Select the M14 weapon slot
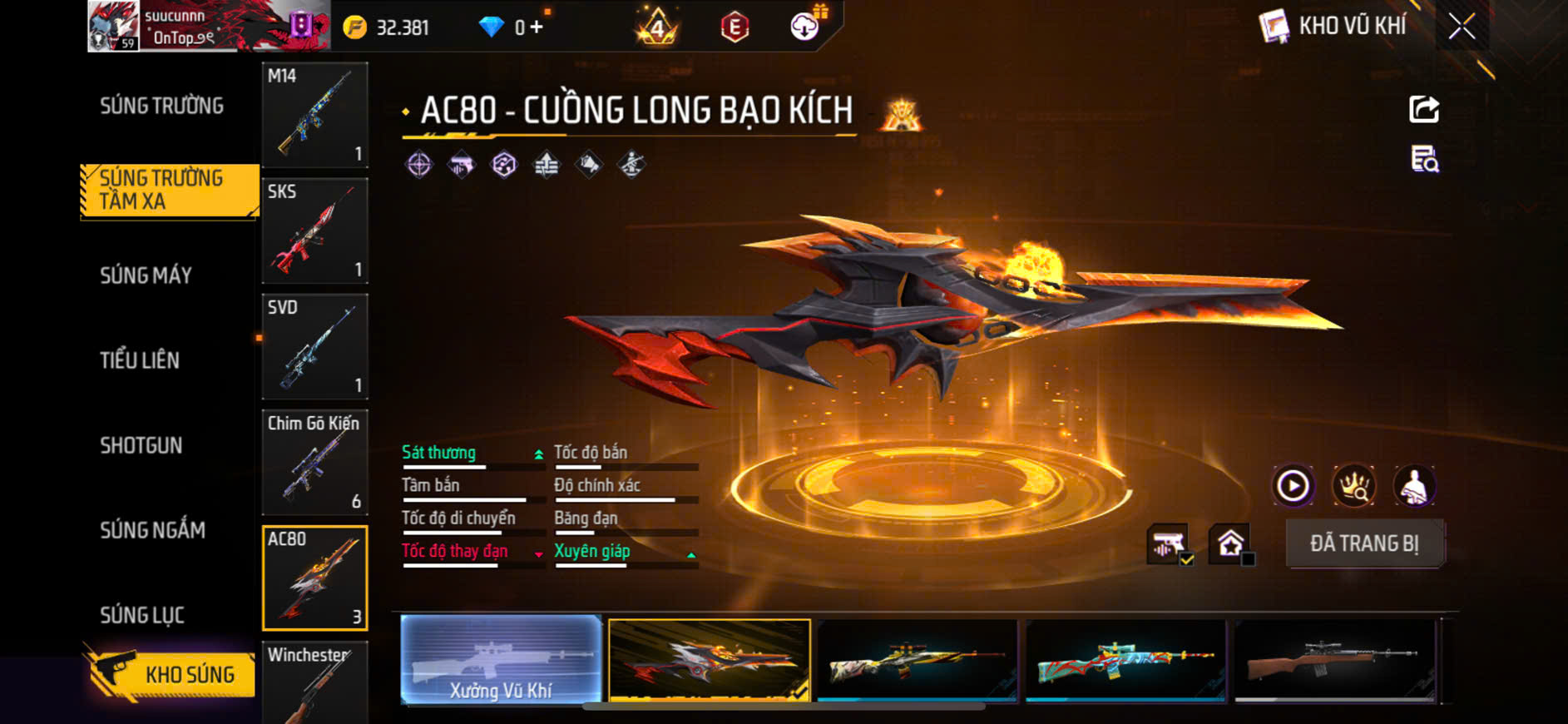This screenshot has width=1568, height=724. (314, 114)
